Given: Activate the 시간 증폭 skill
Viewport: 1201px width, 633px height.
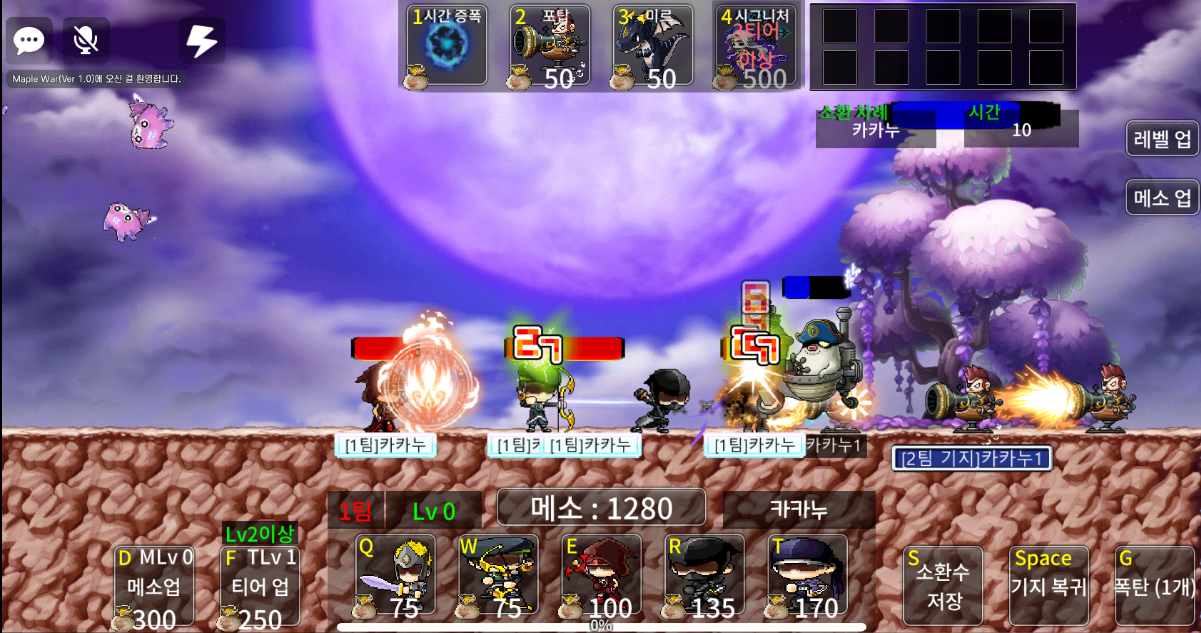Looking at the screenshot, I should (447, 46).
